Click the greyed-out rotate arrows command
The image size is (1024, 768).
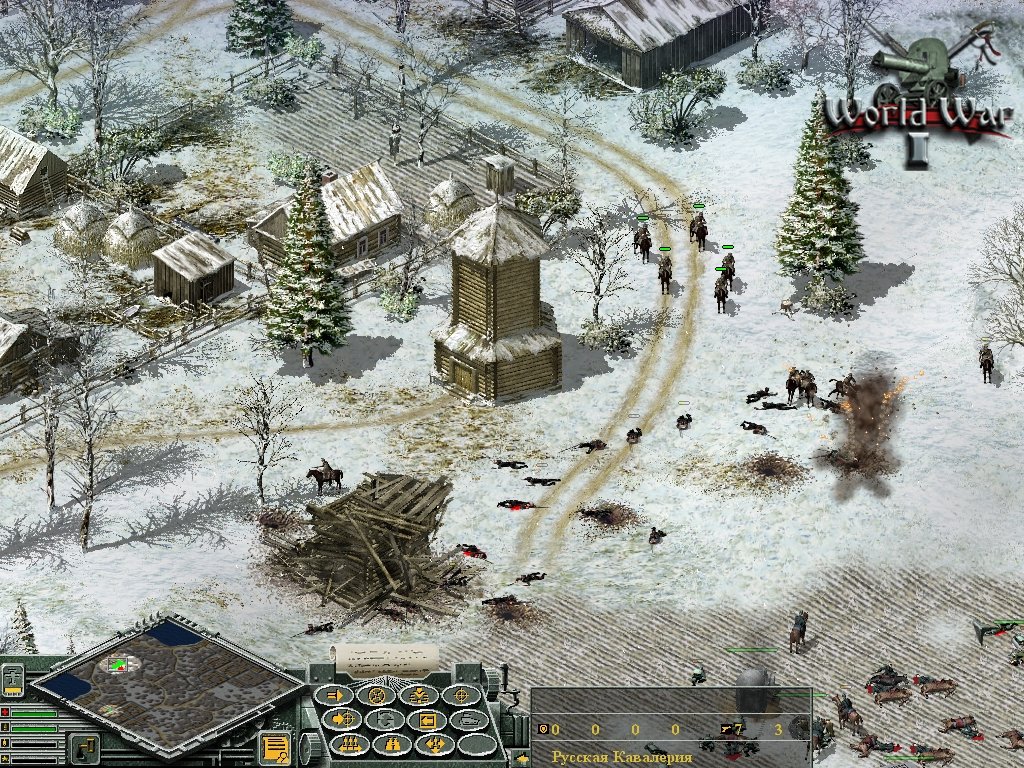(386, 720)
